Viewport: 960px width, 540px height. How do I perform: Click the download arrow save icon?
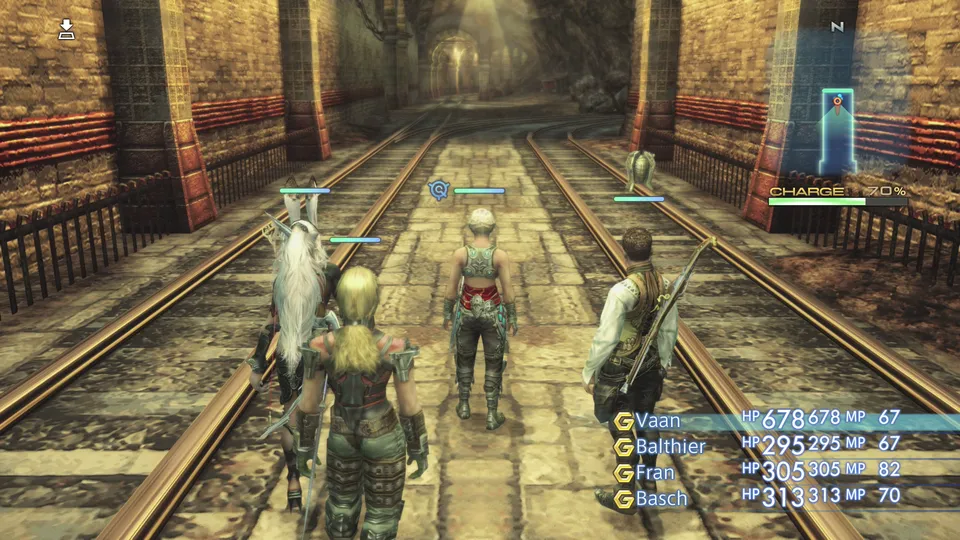click(x=67, y=29)
